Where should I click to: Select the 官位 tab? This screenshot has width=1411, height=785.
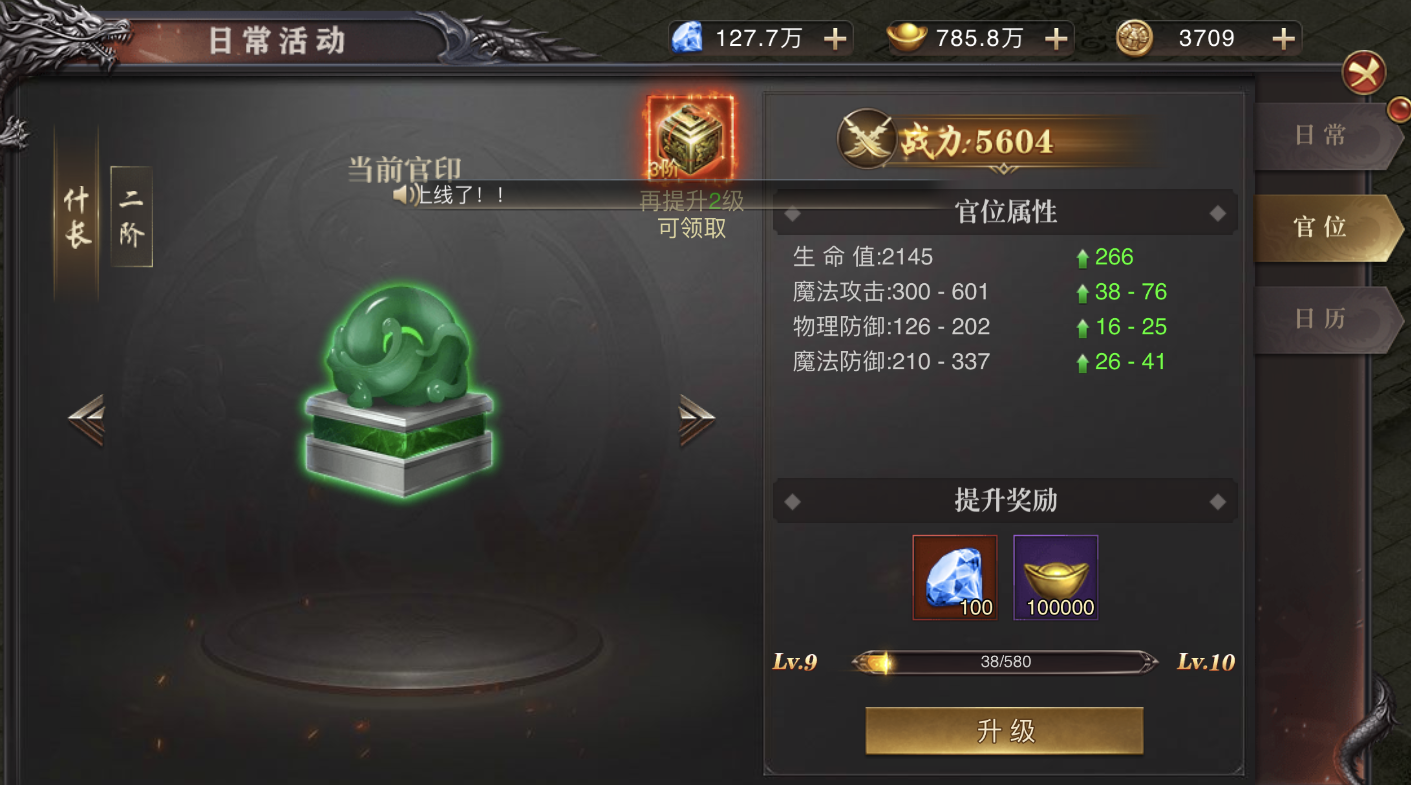pos(1320,227)
